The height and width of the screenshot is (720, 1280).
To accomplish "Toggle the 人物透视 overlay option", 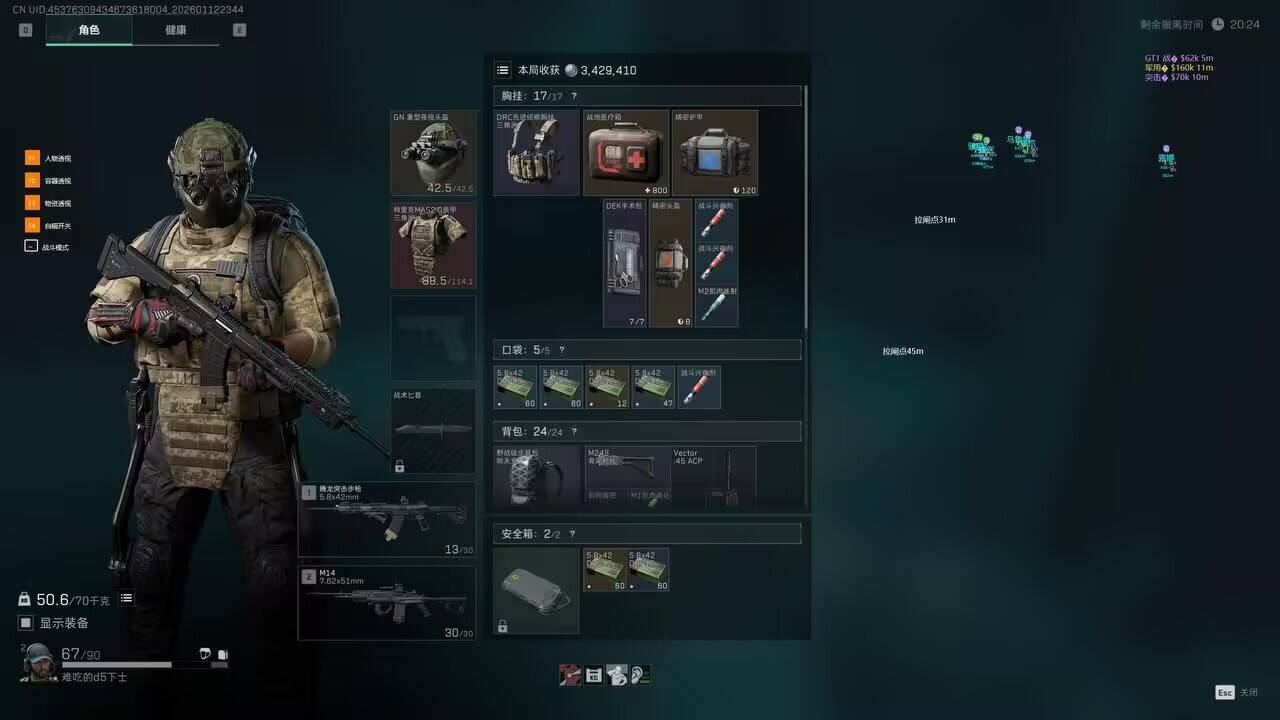I will click(x=32, y=158).
